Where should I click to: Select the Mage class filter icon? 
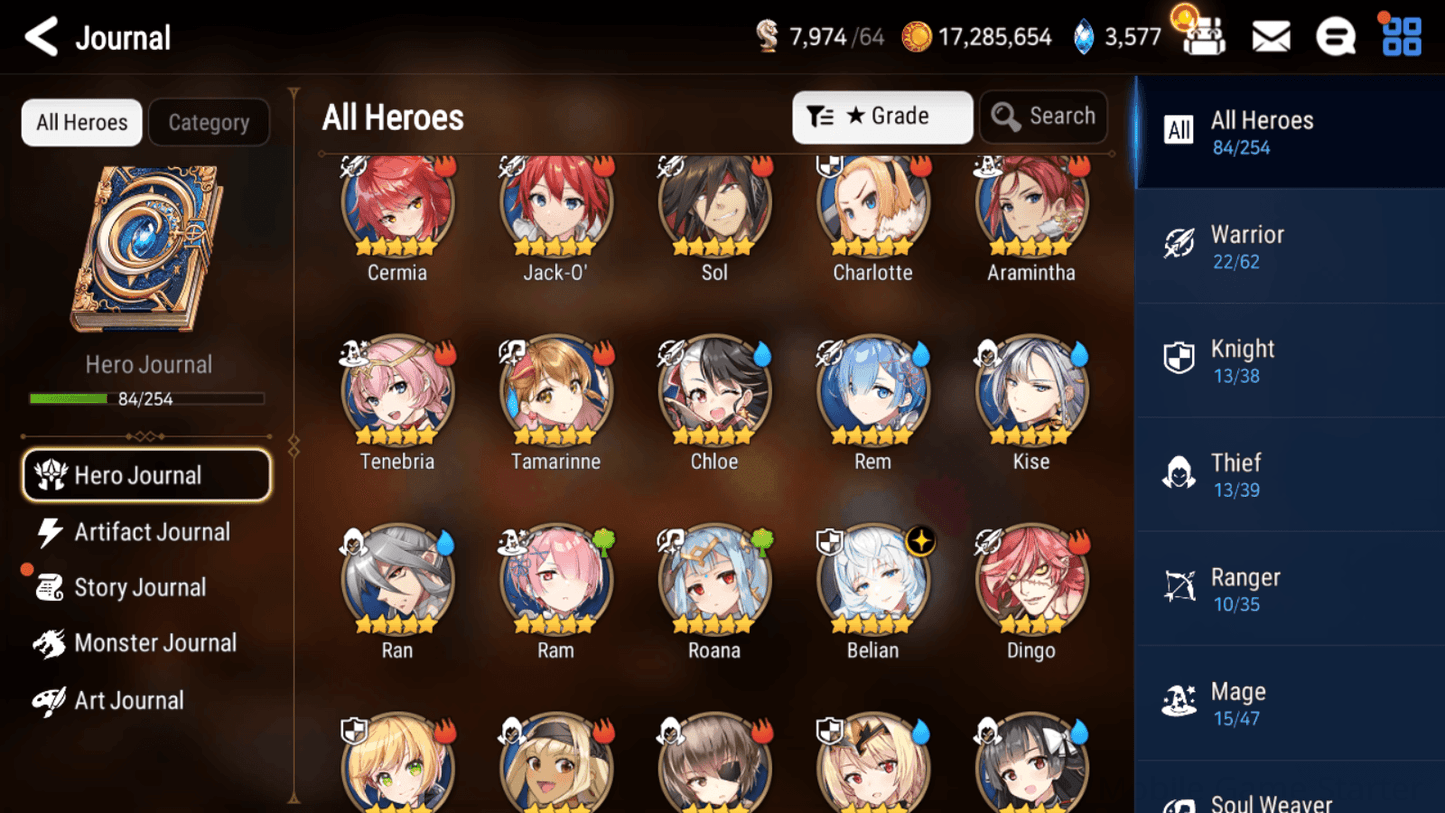point(1181,701)
